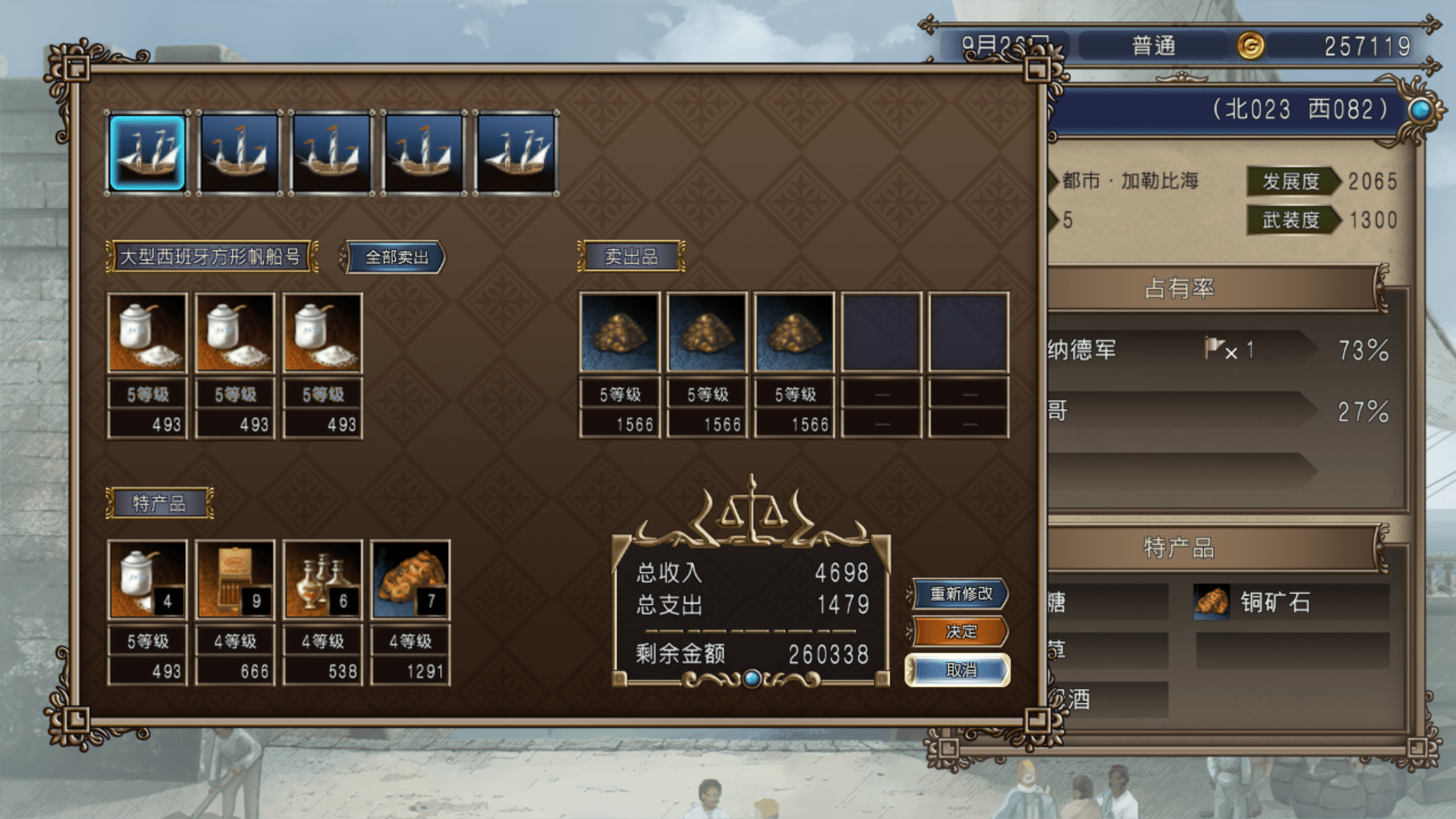The height and width of the screenshot is (819, 1456).
Task: Buy the cigar box specialty priced 666
Action: (x=235, y=580)
